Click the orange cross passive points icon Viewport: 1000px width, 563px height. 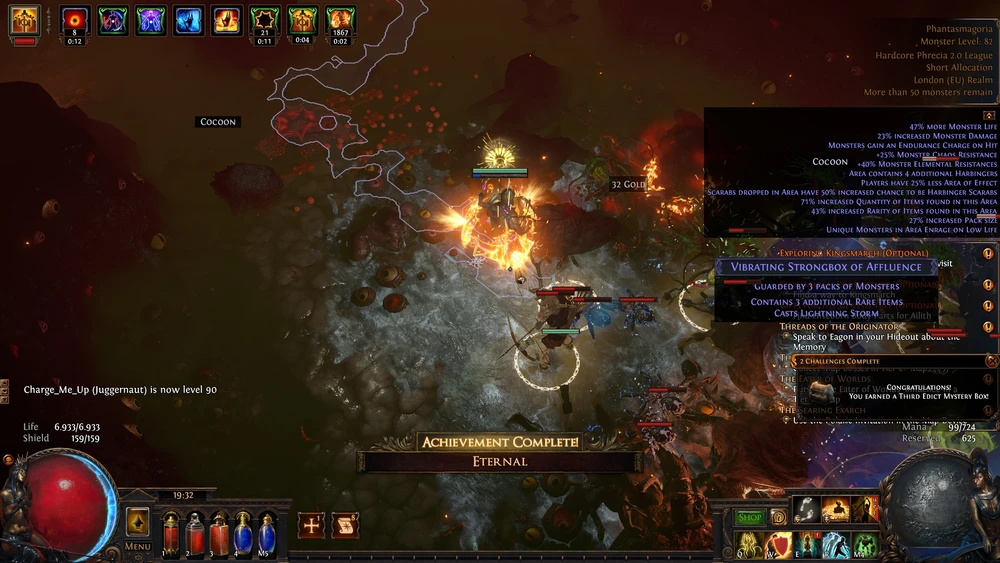[311, 525]
